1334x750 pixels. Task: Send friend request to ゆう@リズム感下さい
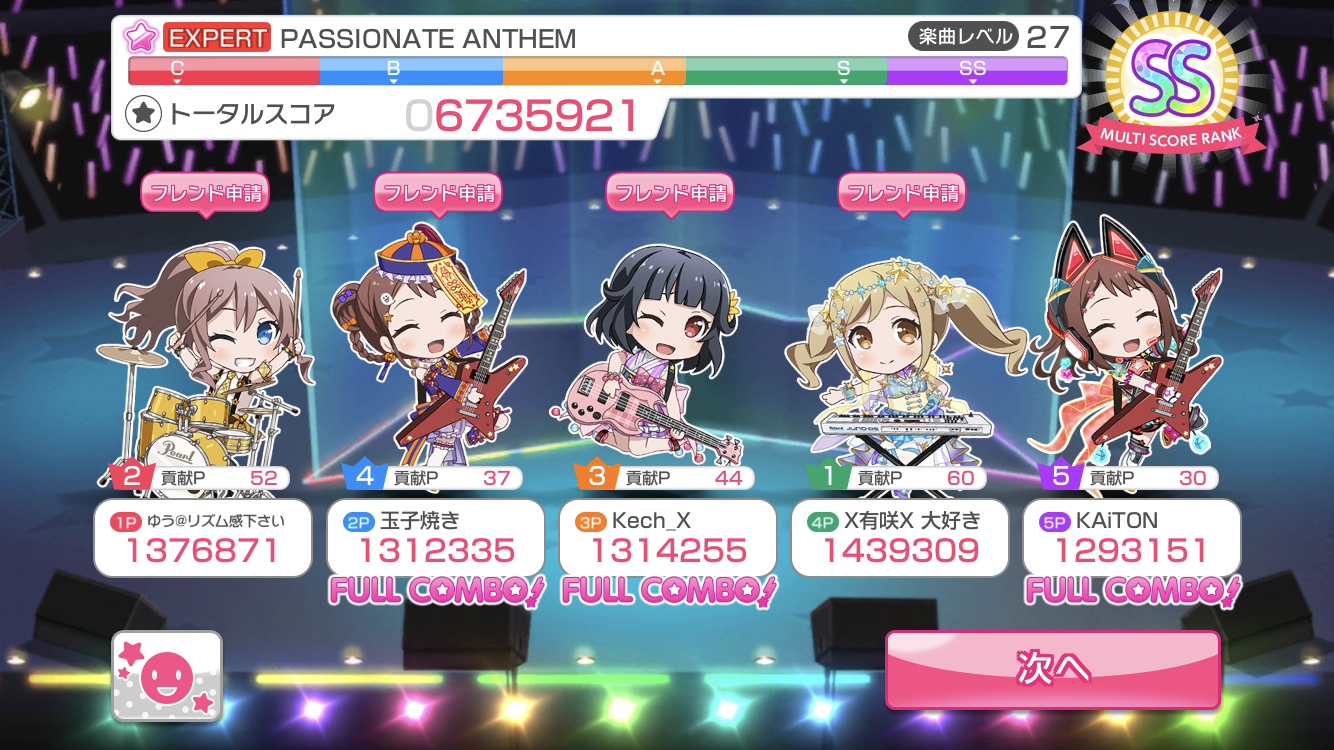205,193
